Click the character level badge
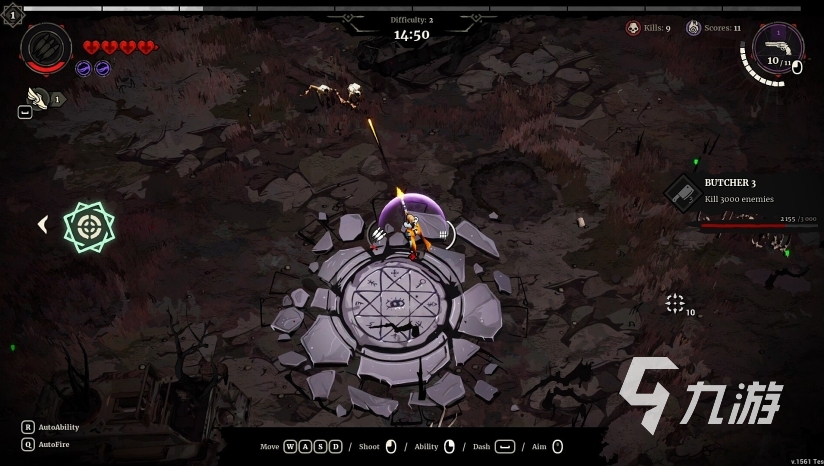 [x=12, y=15]
